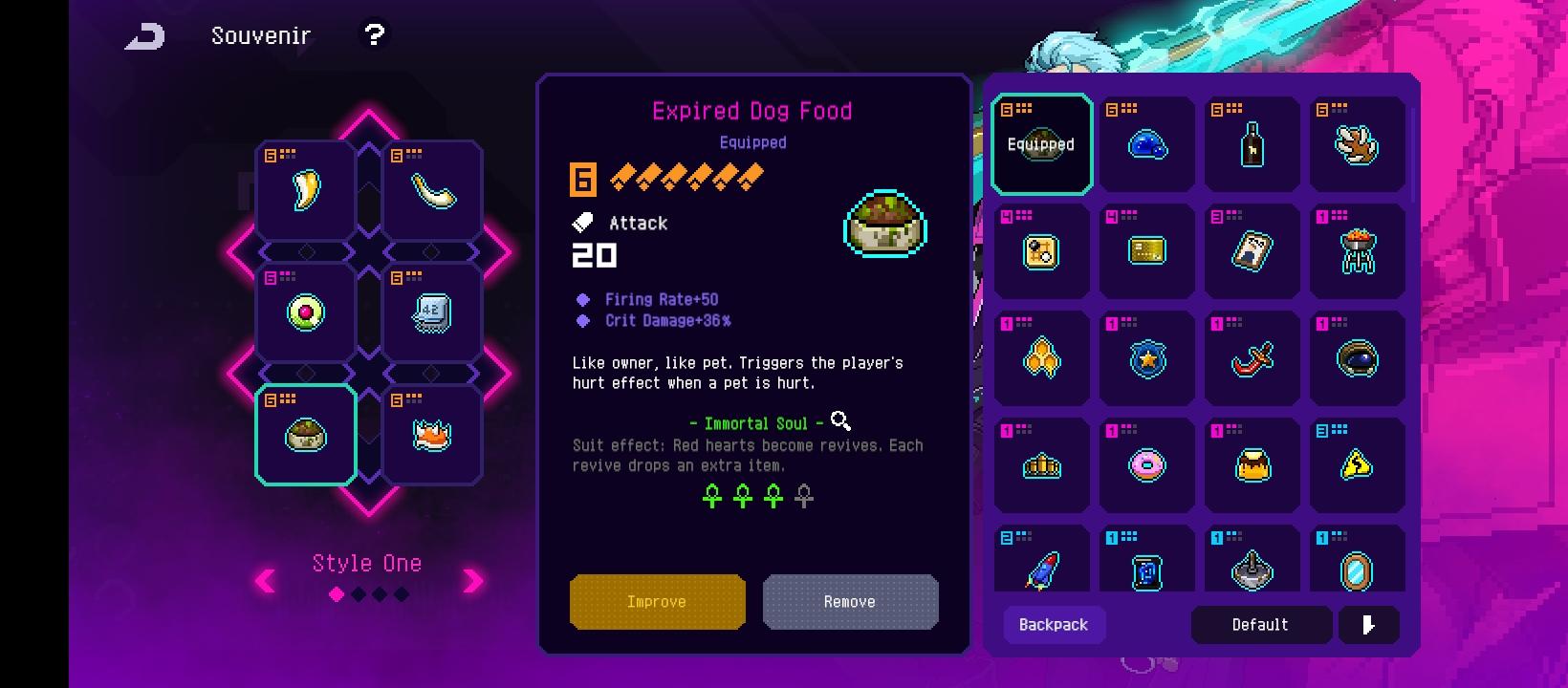Choose the dark bottle souvenir in backpack
1568x688 pixels.
coord(1252,145)
